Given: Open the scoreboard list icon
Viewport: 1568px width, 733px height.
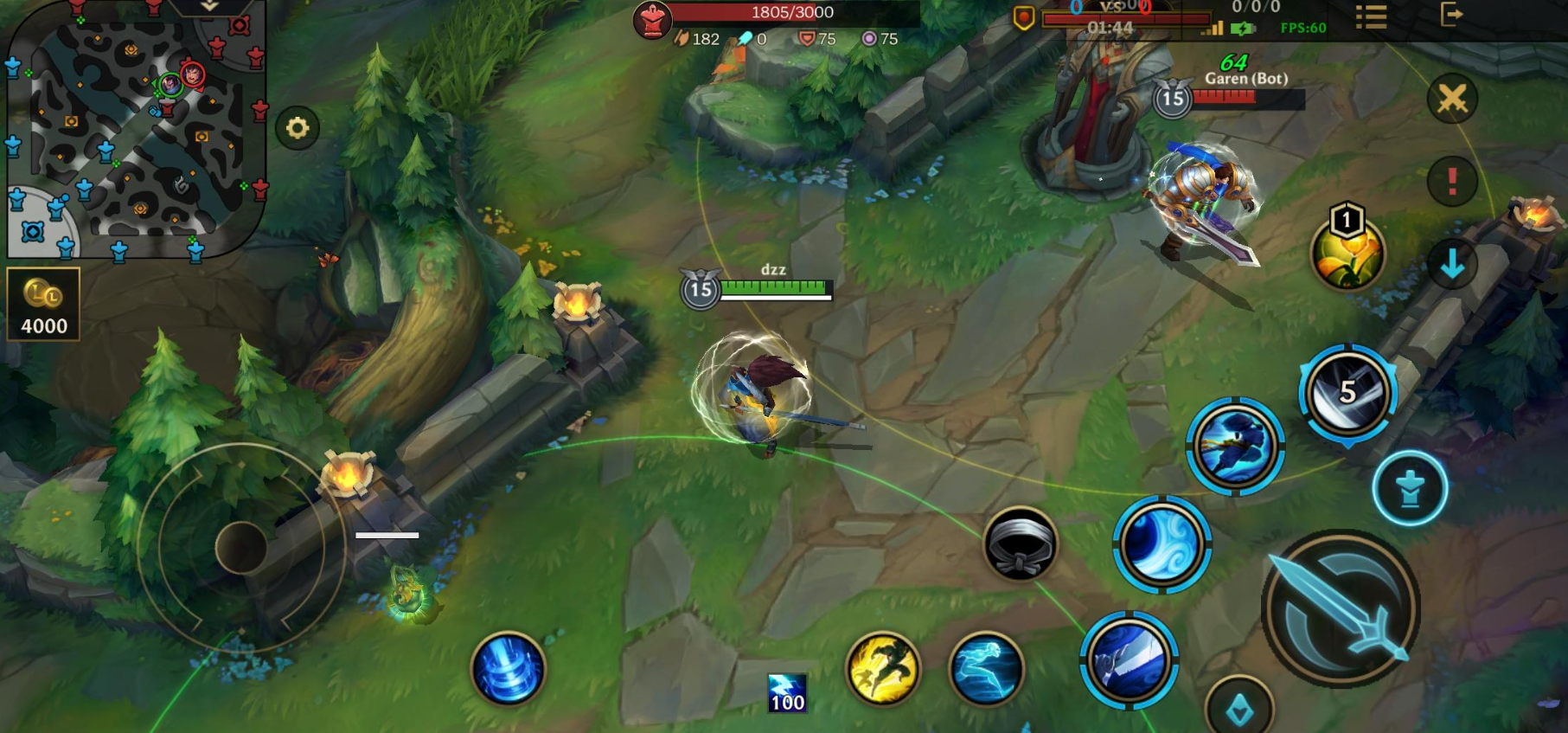Looking at the screenshot, I should coord(1371,16).
